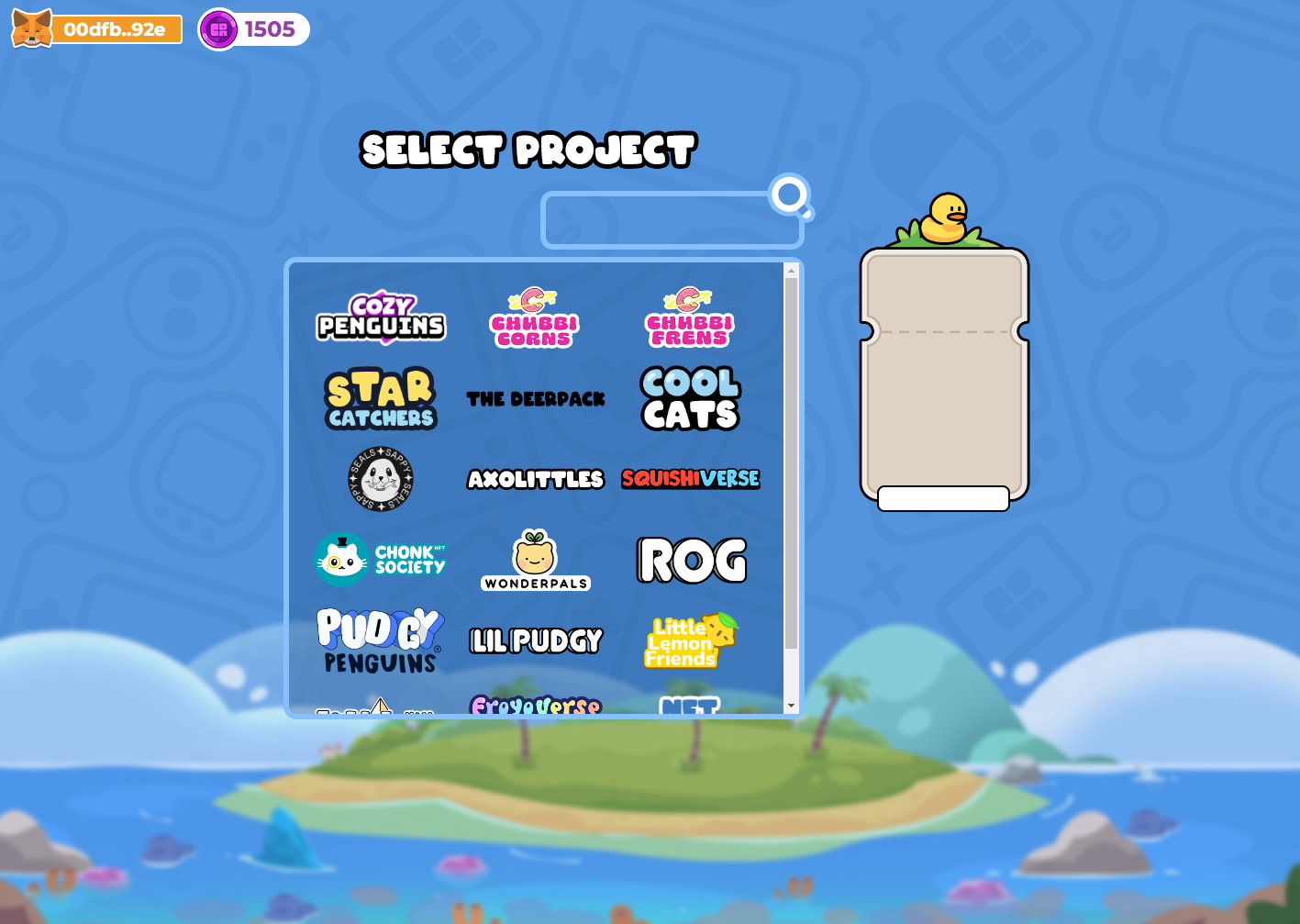Choose the Sappy Seals logo
Screen dimensions: 1300x924
click(379, 478)
